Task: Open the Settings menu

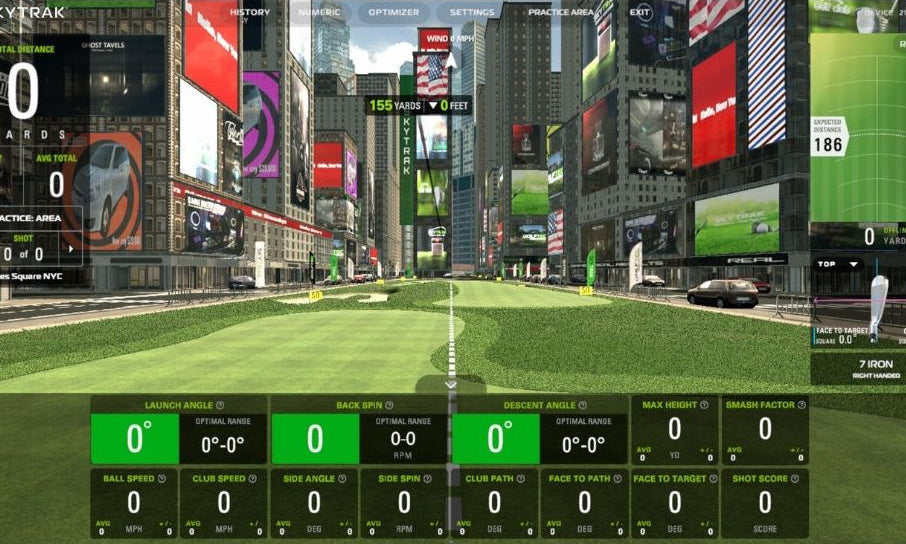Action: coord(471,12)
